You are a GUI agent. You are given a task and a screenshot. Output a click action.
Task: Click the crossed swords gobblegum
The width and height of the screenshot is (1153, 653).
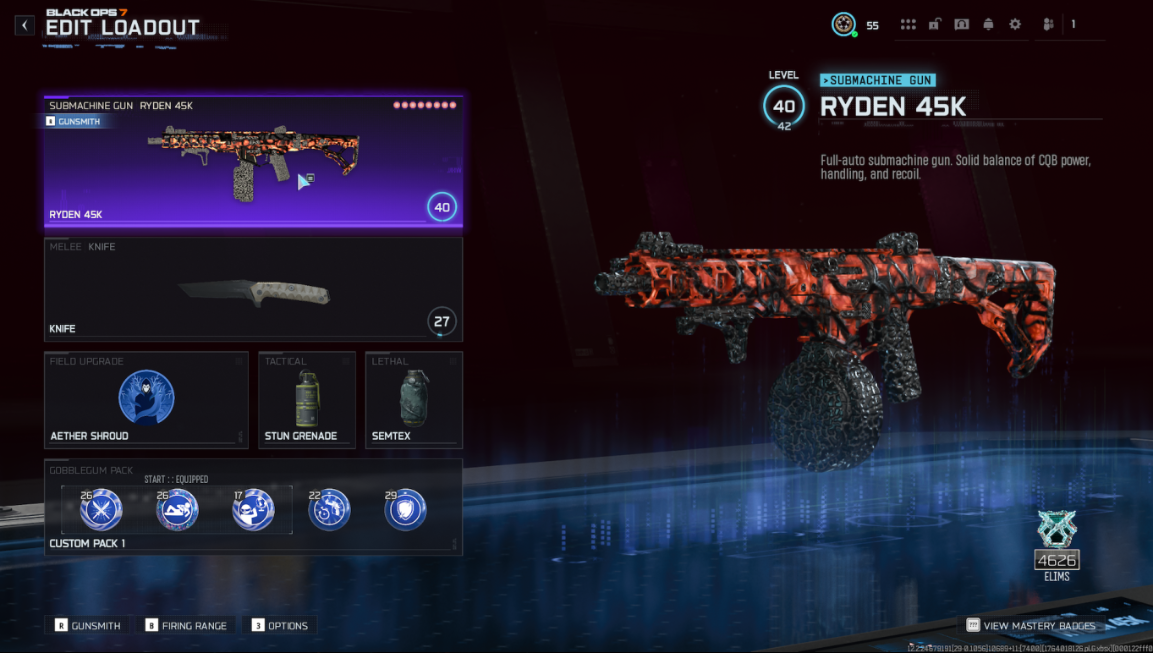[101, 510]
